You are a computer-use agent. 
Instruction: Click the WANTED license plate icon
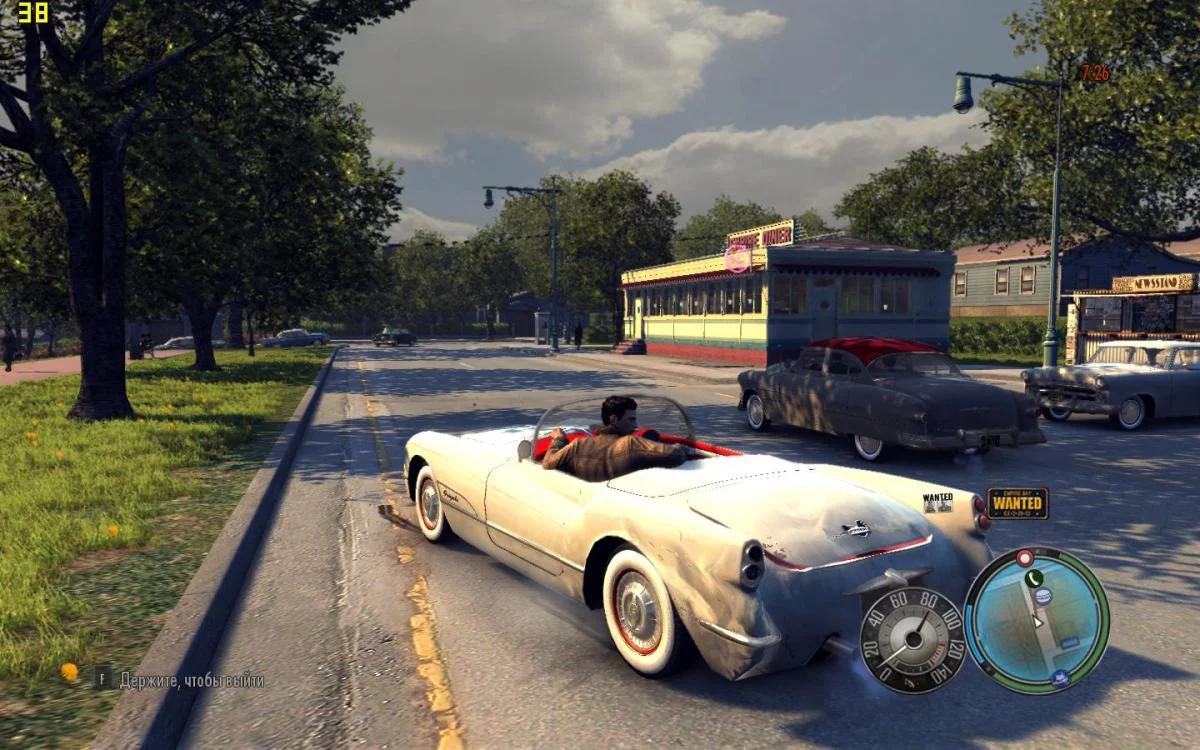click(1018, 503)
